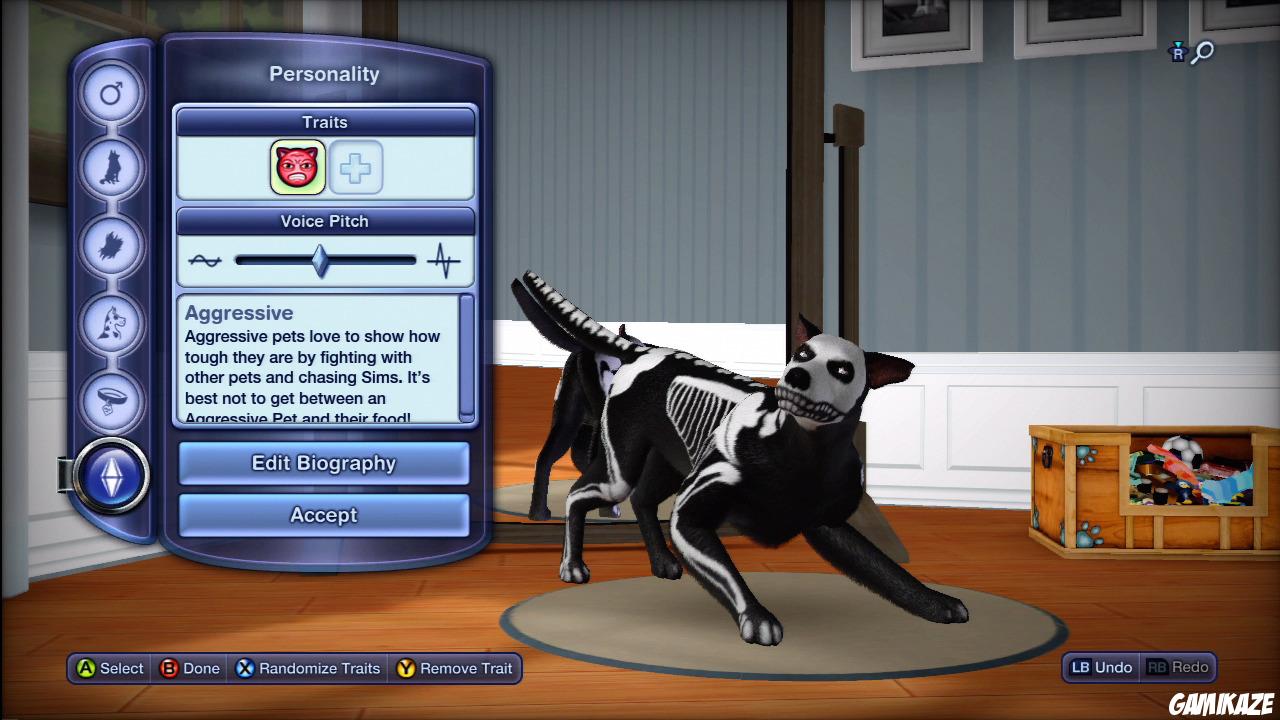
Task: Open the fur and coat panel
Action: (111, 245)
